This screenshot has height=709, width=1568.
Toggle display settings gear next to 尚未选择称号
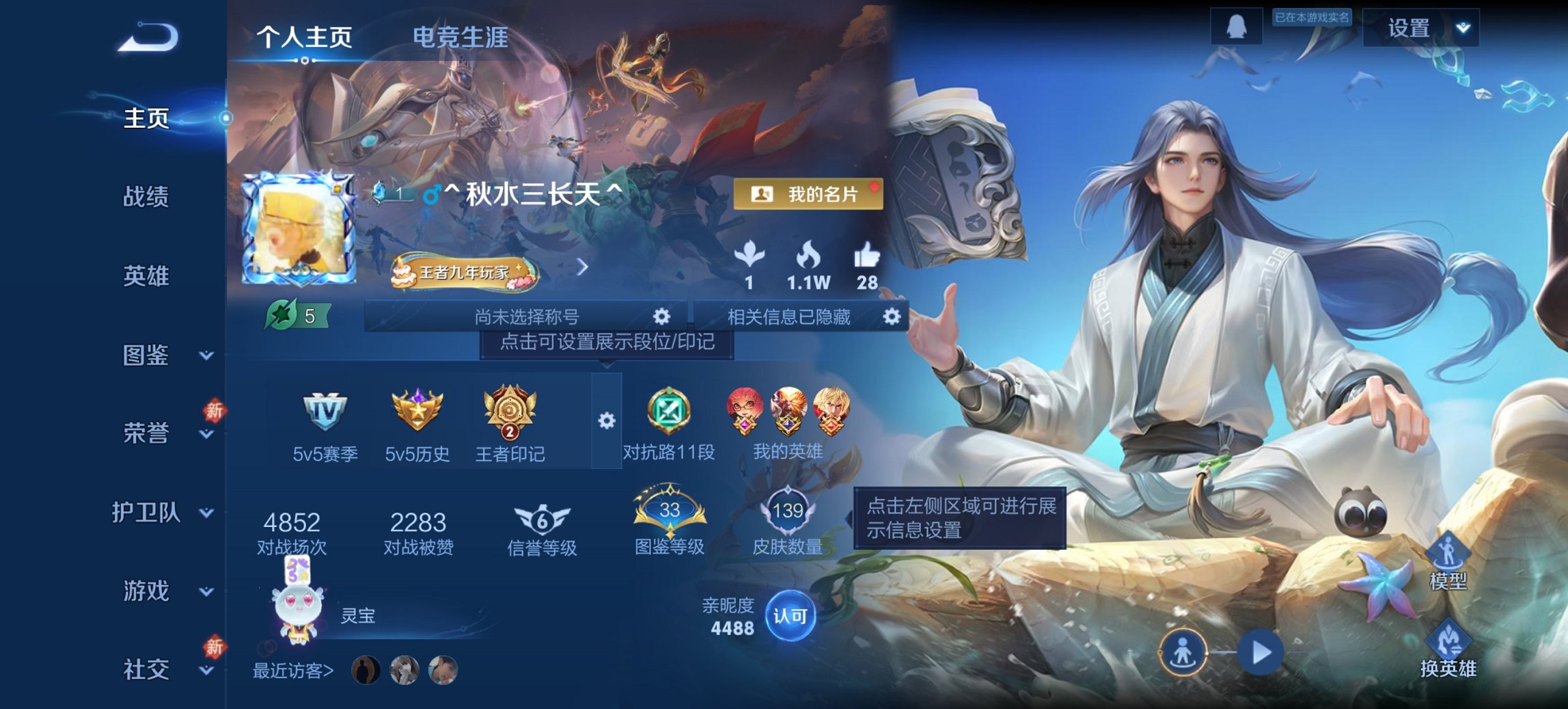point(660,316)
